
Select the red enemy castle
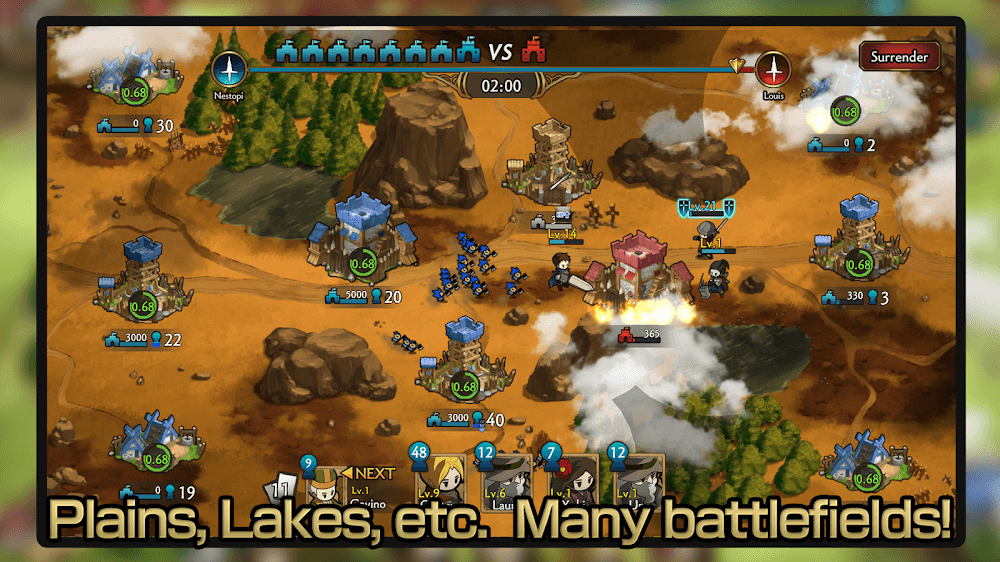coord(641,268)
